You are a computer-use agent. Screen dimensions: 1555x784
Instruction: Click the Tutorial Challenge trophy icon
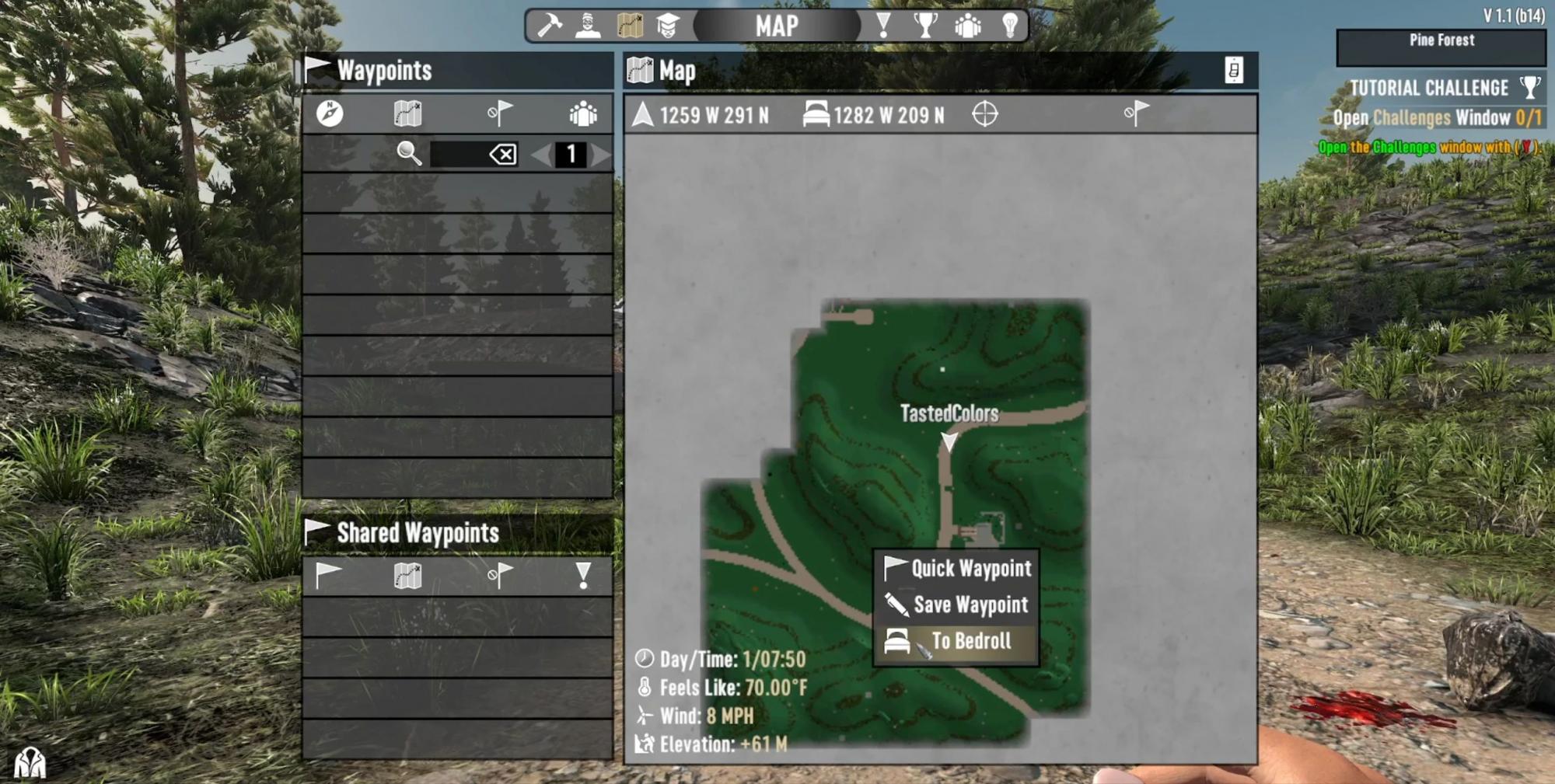pyautogui.click(x=1529, y=87)
